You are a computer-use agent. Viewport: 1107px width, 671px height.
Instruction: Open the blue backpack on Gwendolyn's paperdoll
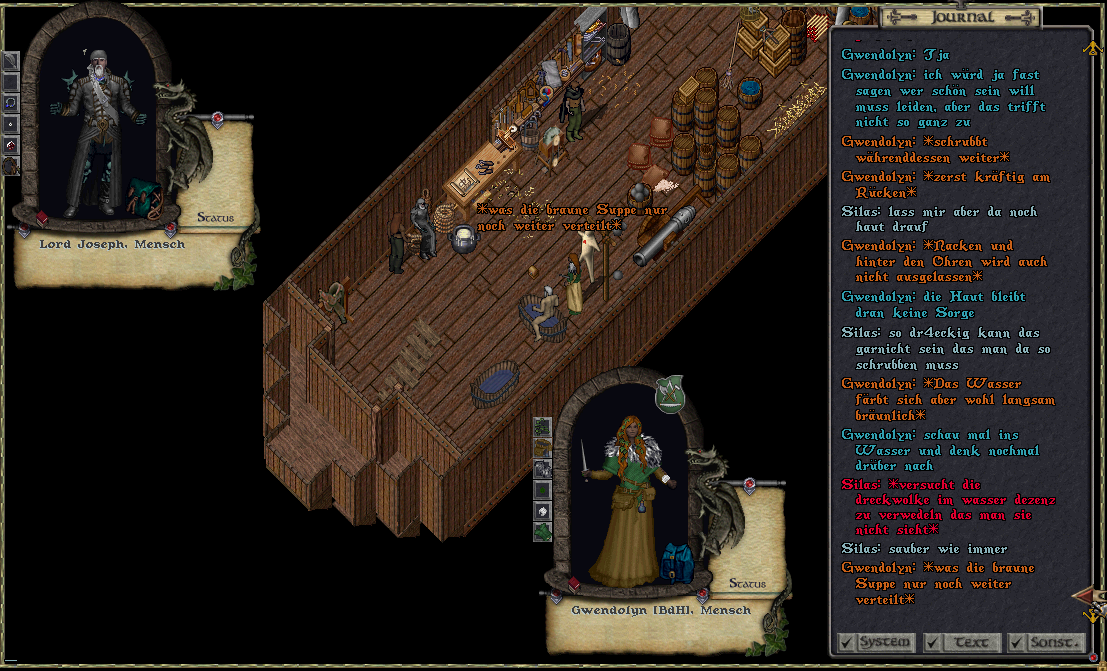pos(675,563)
